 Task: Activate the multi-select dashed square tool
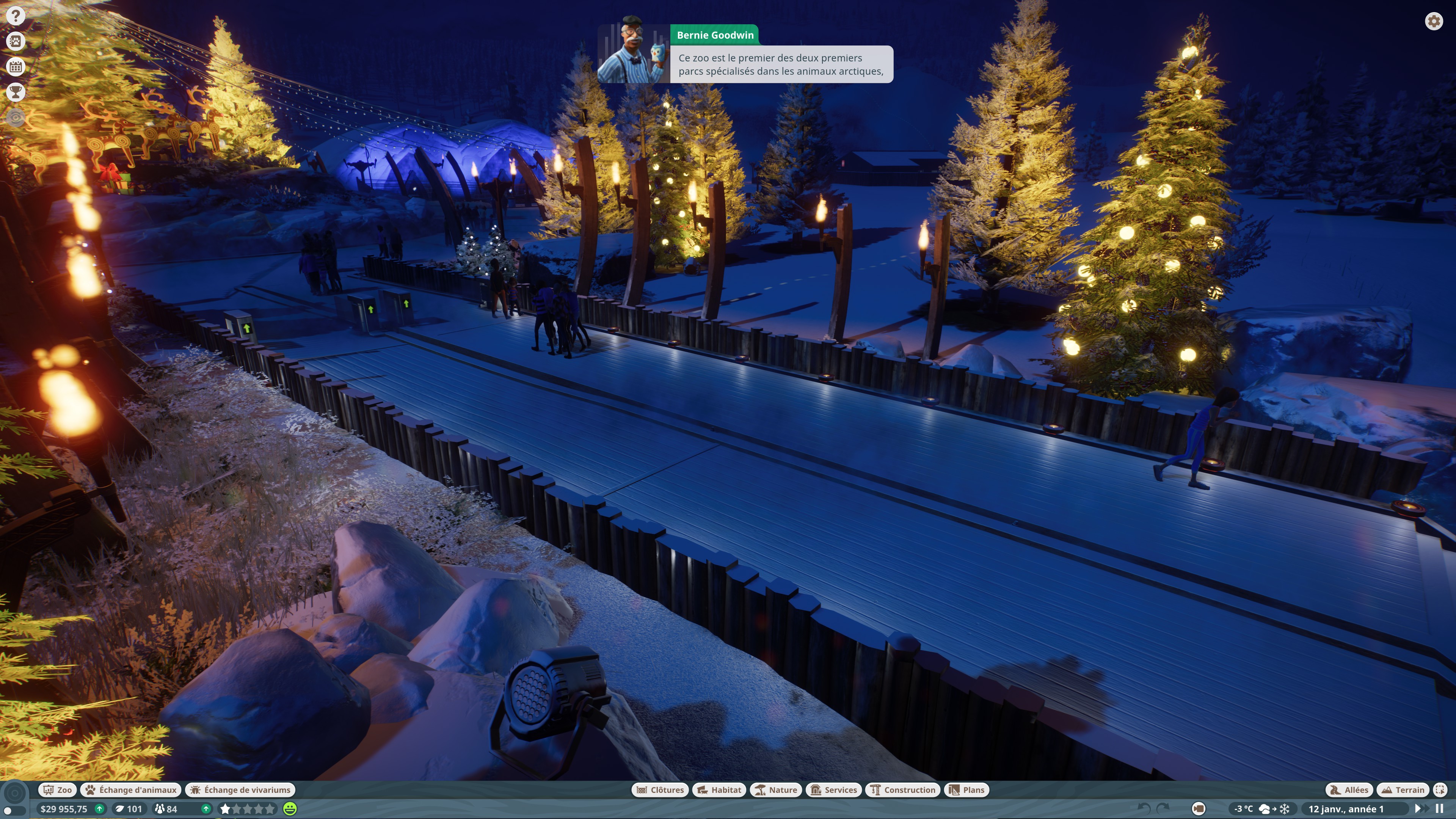[x=1440, y=789]
